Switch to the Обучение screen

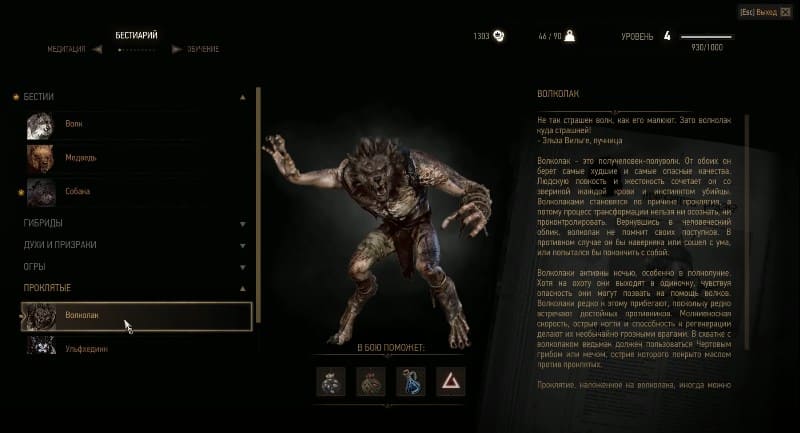click(x=200, y=49)
